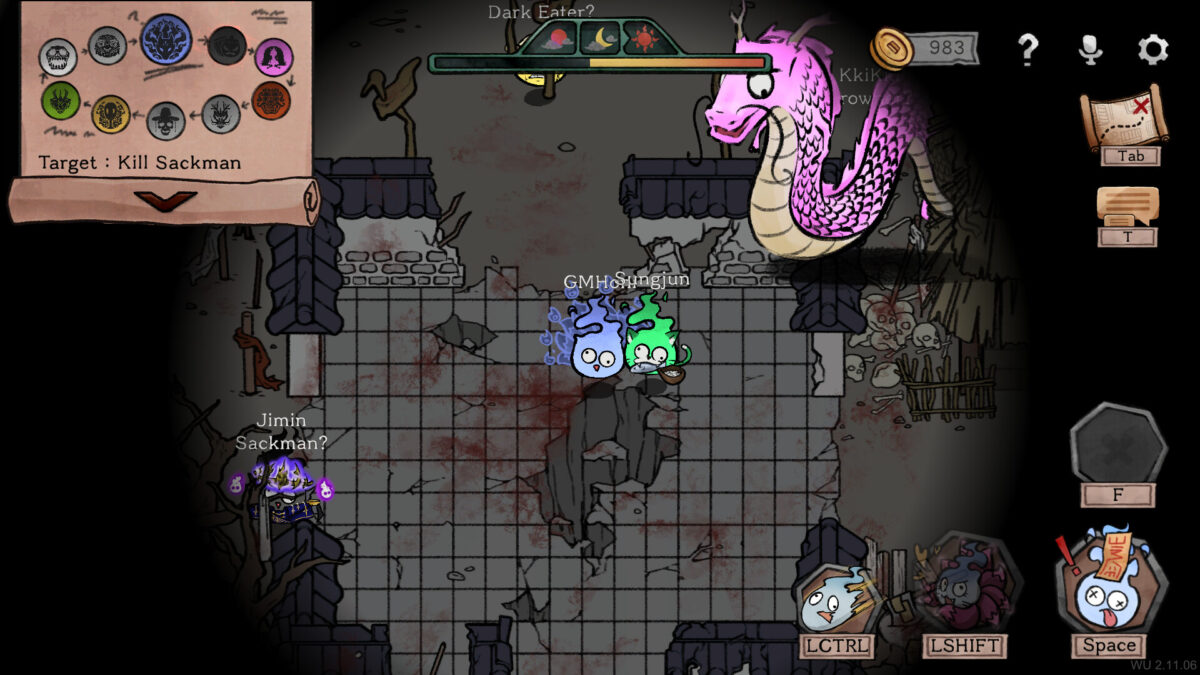Open the help question mark
The image size is (1200, 675).
pyautogui.click(x=1027, y=49)
